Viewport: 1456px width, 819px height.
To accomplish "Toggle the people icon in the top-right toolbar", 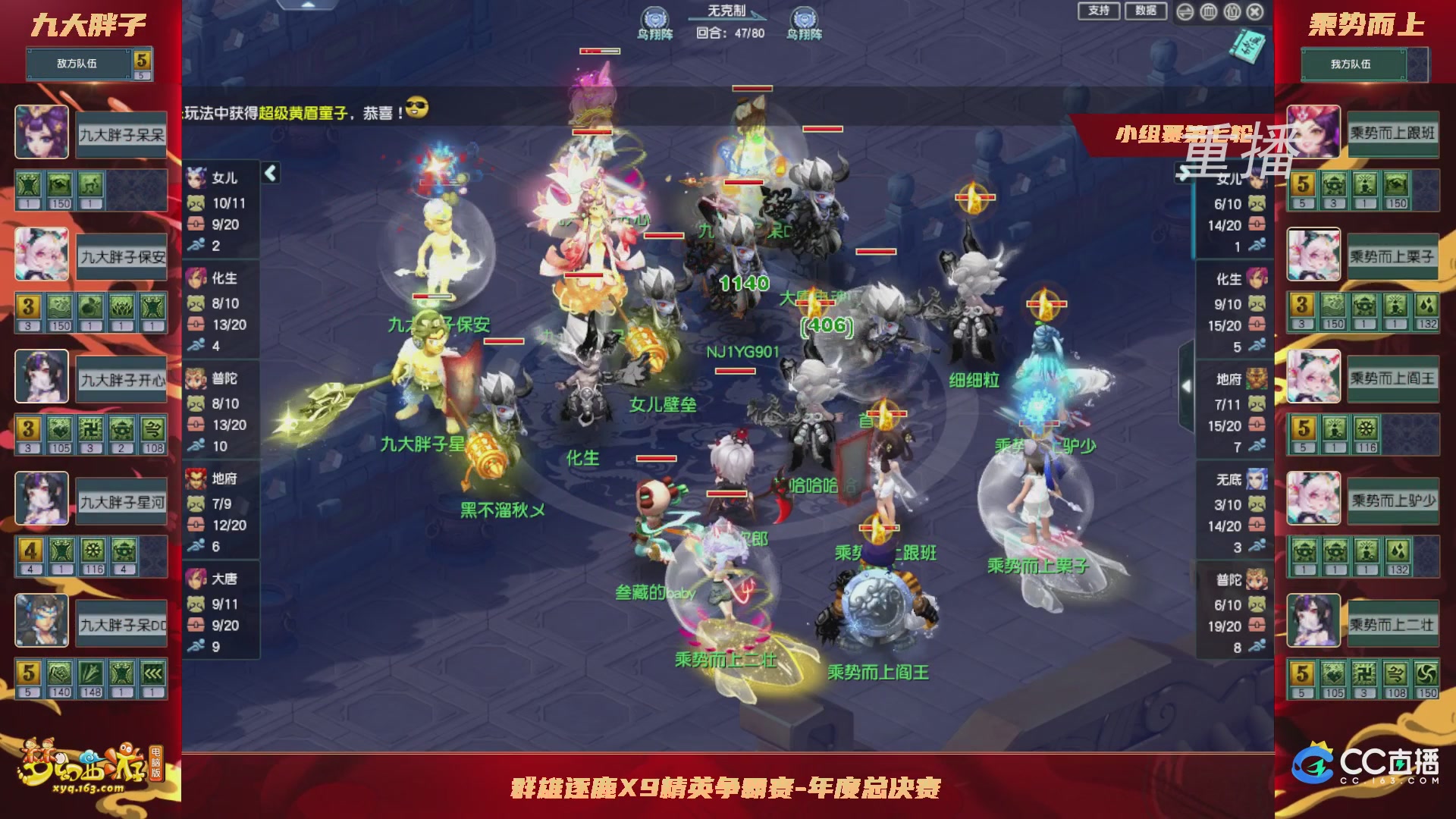I will coord(1231,12).
